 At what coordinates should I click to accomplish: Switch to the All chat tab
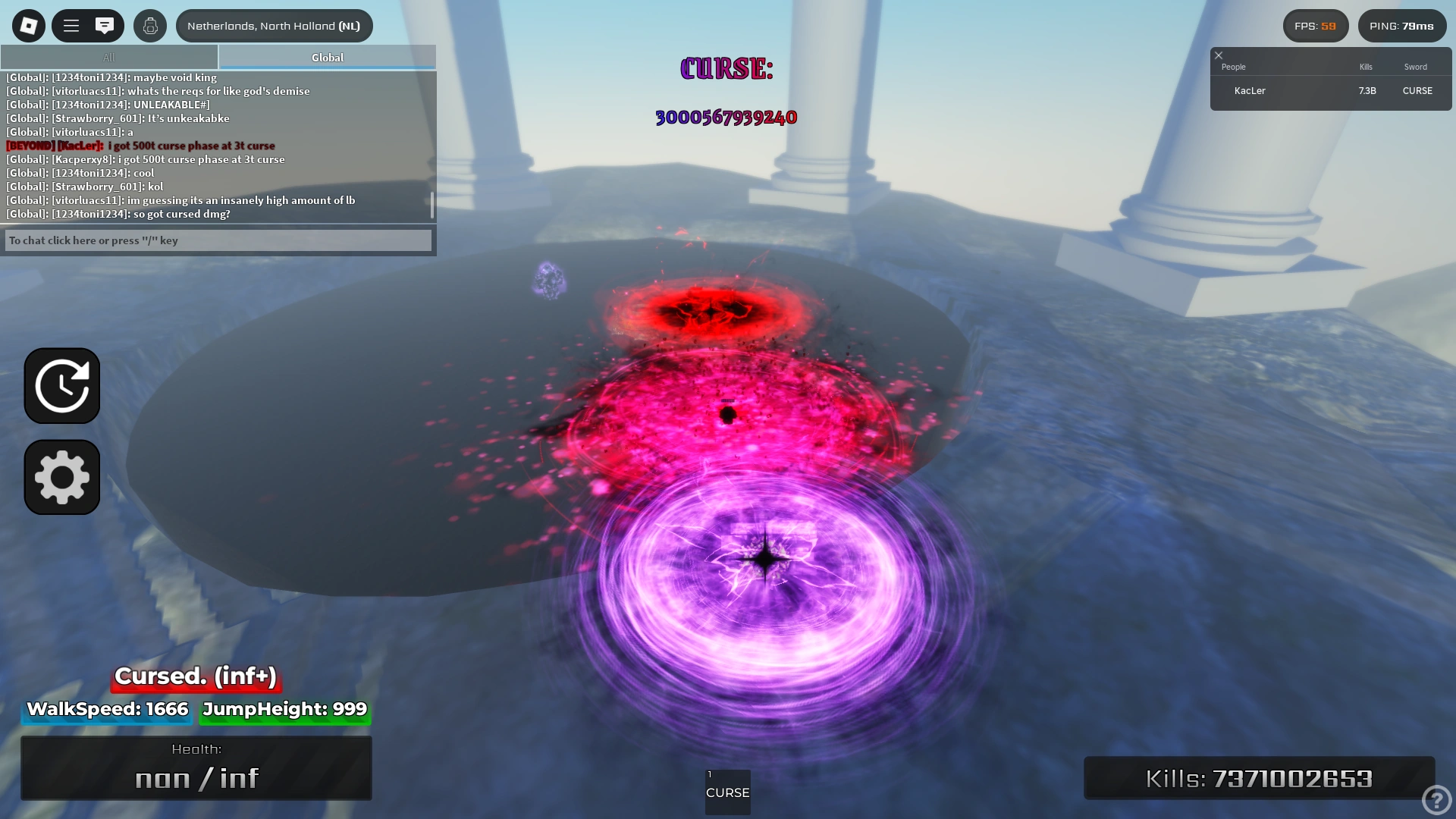108,57
